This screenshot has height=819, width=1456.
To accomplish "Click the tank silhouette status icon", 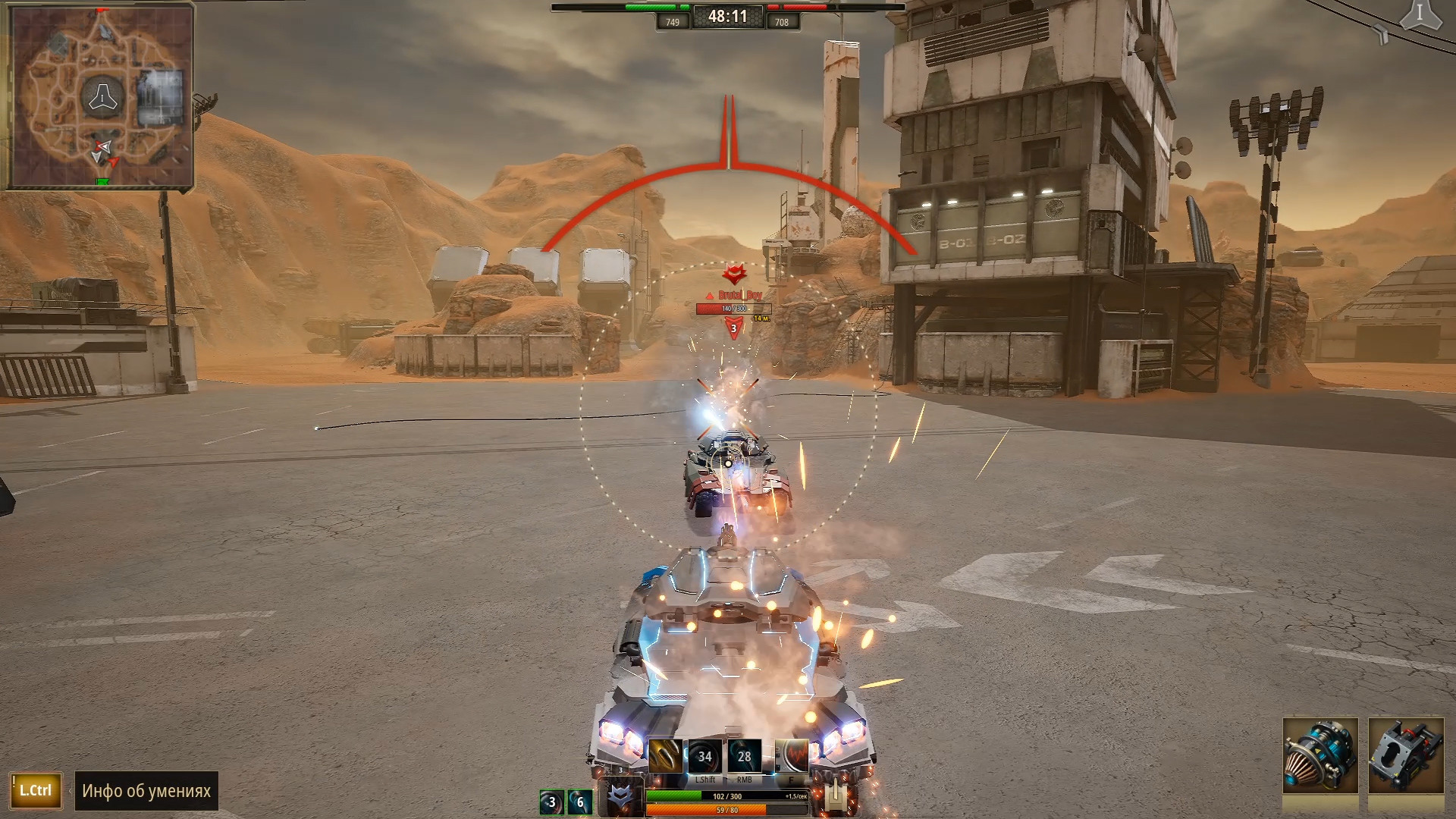I will [835, 794].
